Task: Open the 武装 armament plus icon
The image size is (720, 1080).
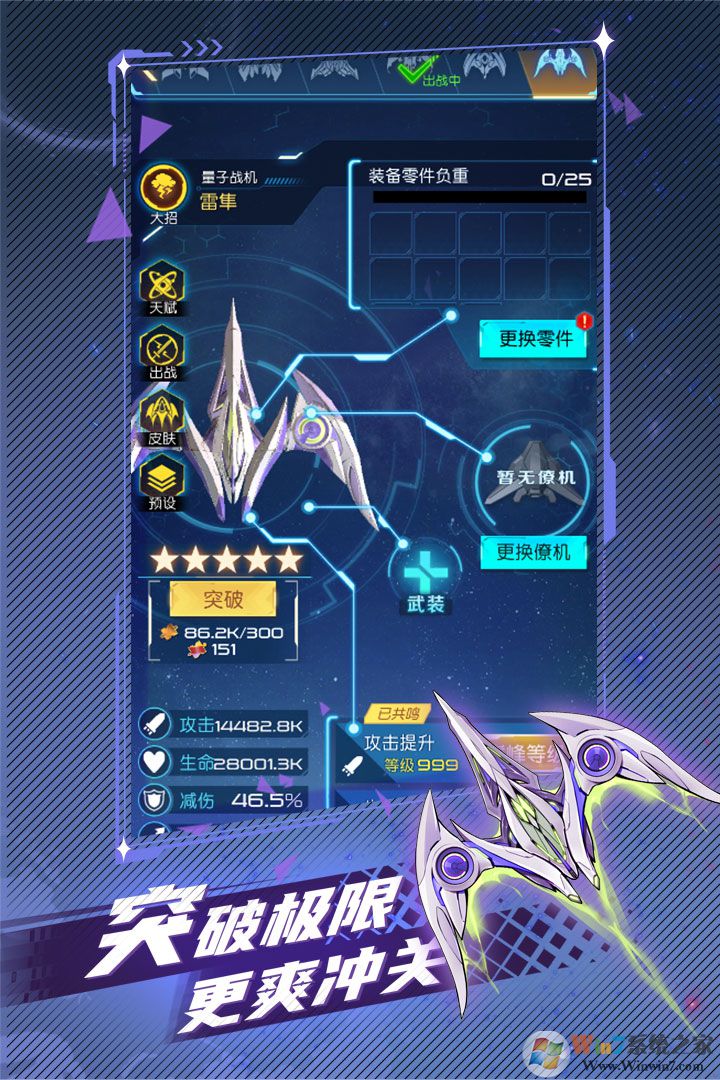Action: coord(425,573)
